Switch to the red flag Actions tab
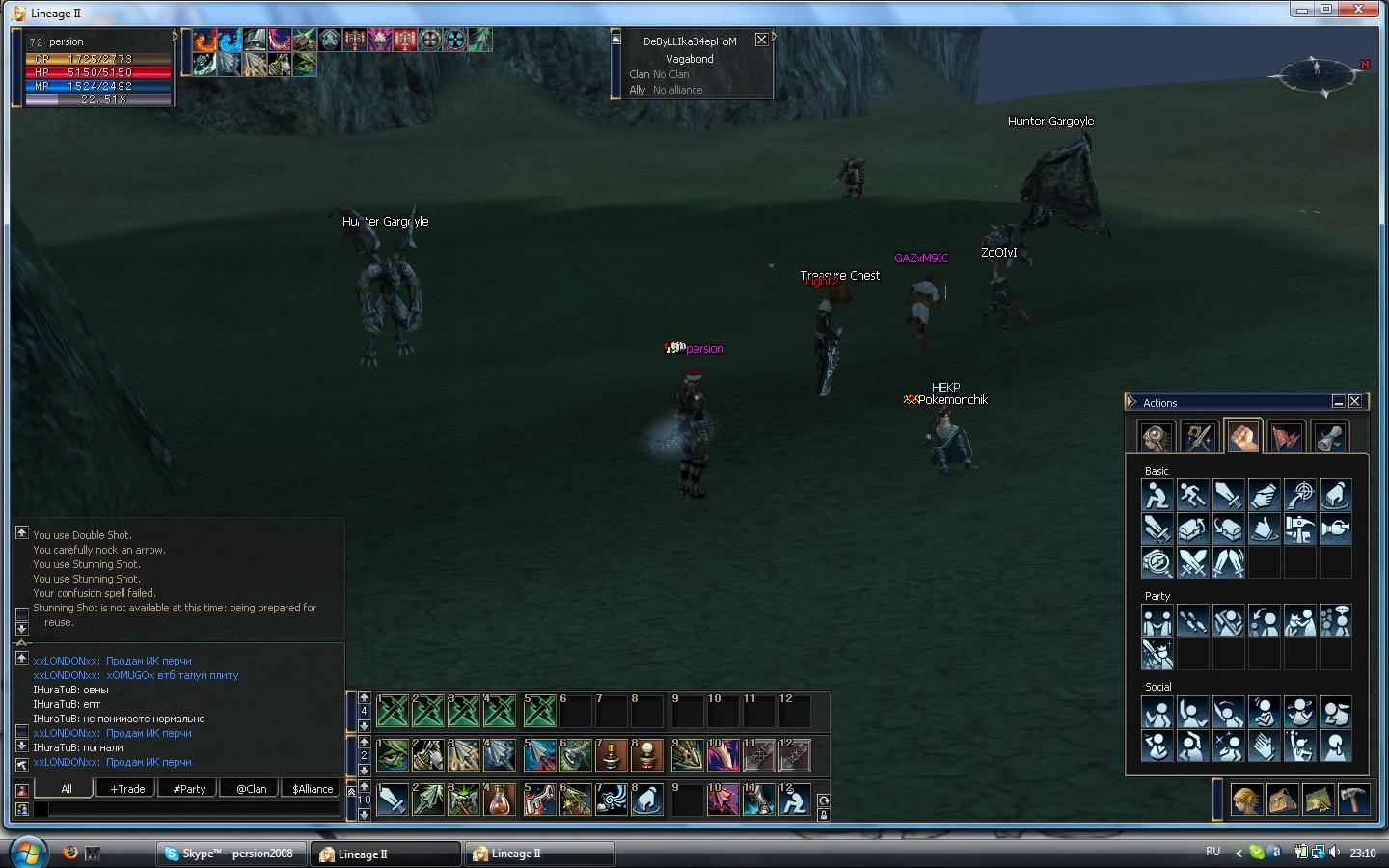 click(x=1287, y=436)
